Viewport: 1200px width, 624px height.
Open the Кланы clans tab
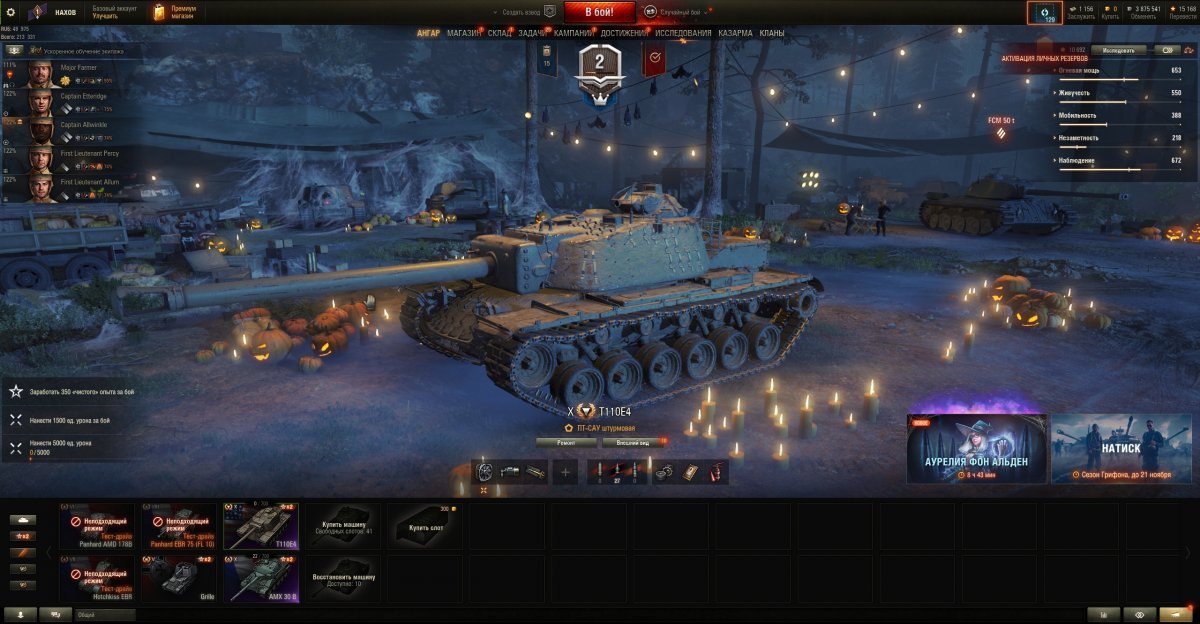pos(771,33)
